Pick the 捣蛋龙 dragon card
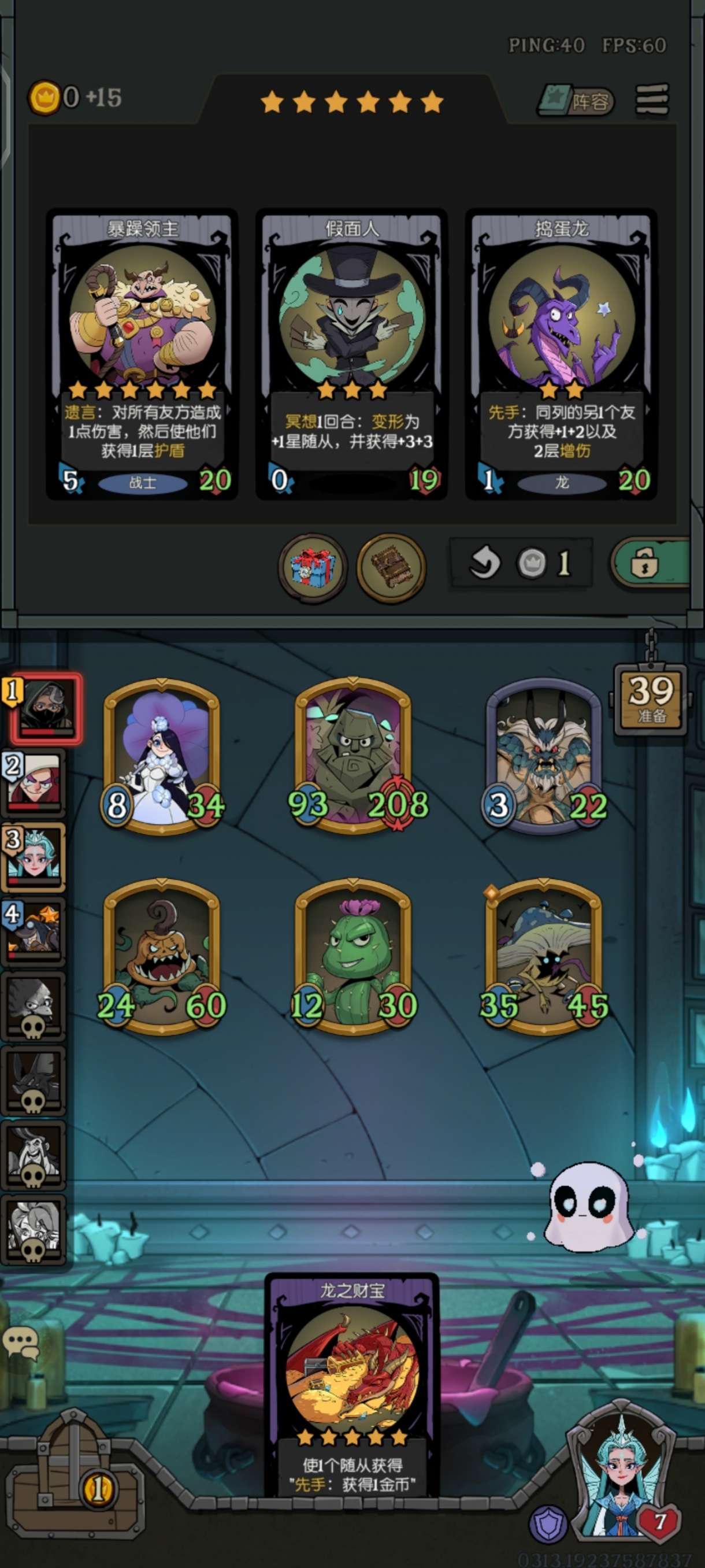The height and width of the screenshot is (1568, 705). [x=561, y=354]
